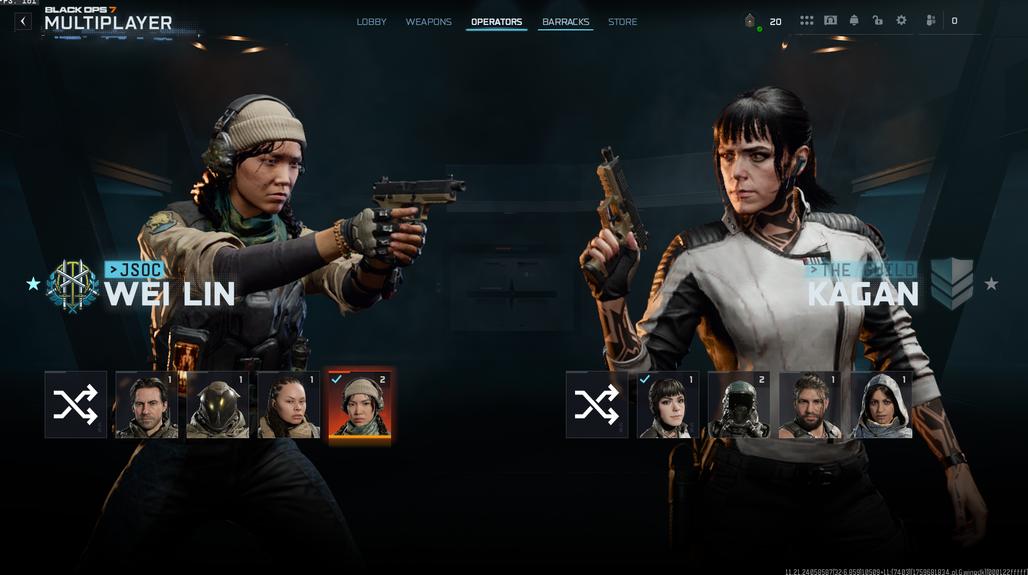Select the Guild operator in pilot helmet
The image size is (1028, 575).
[x=738, y=405]
